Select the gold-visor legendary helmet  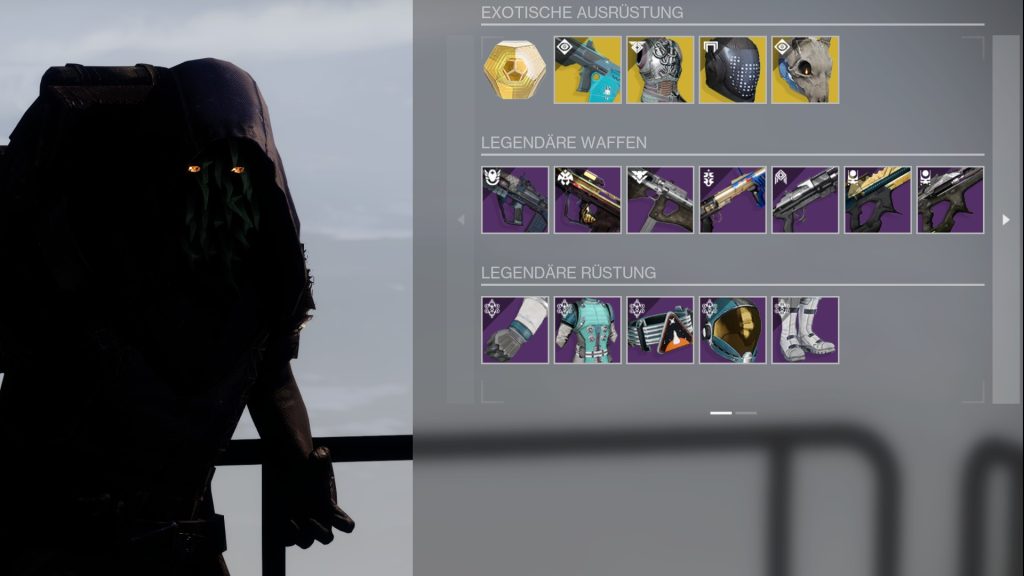pyautogui.click(x=733, y=330)
